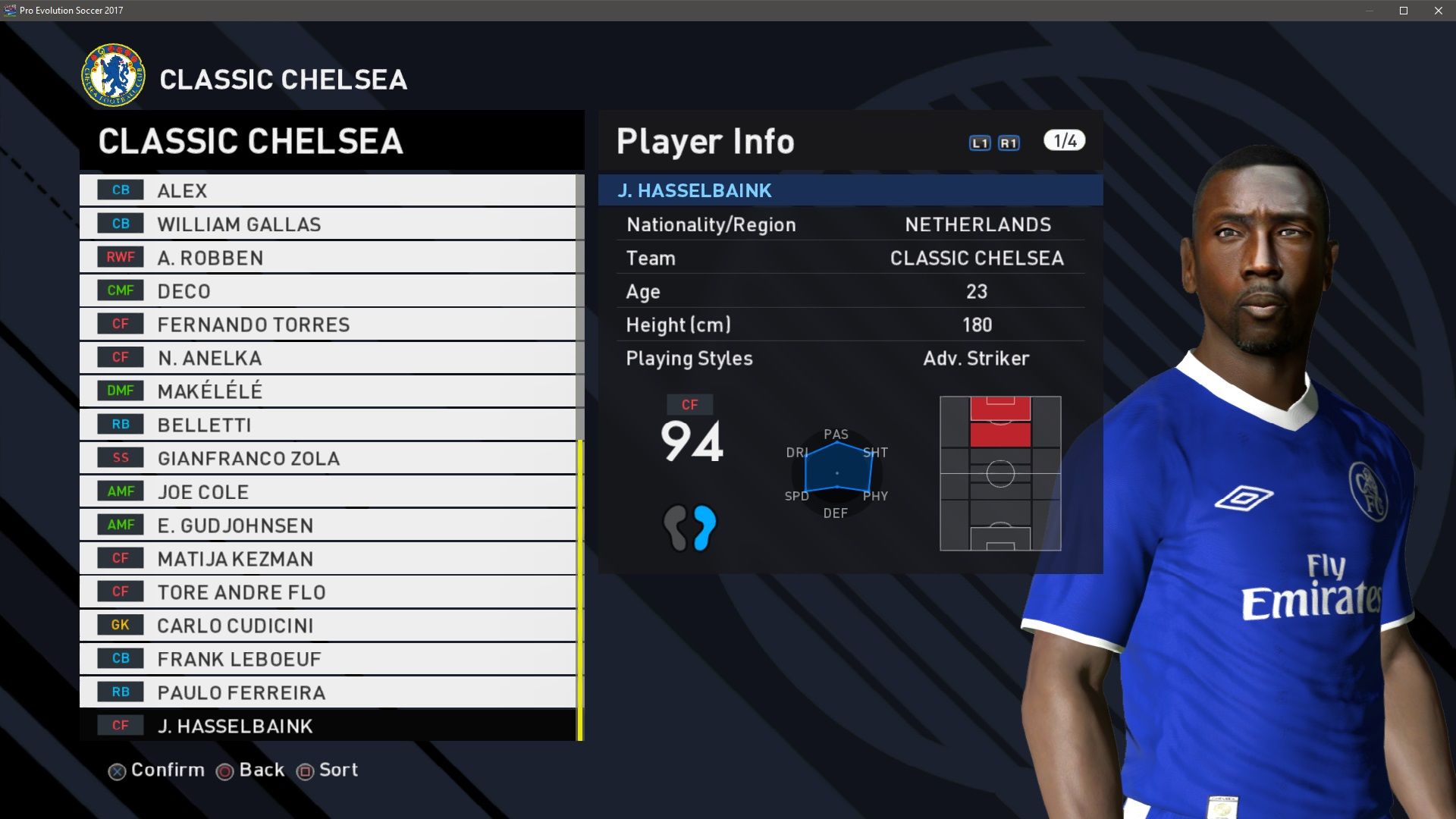
Task: Select Fernando Torres
Action: tap(328, 324)
